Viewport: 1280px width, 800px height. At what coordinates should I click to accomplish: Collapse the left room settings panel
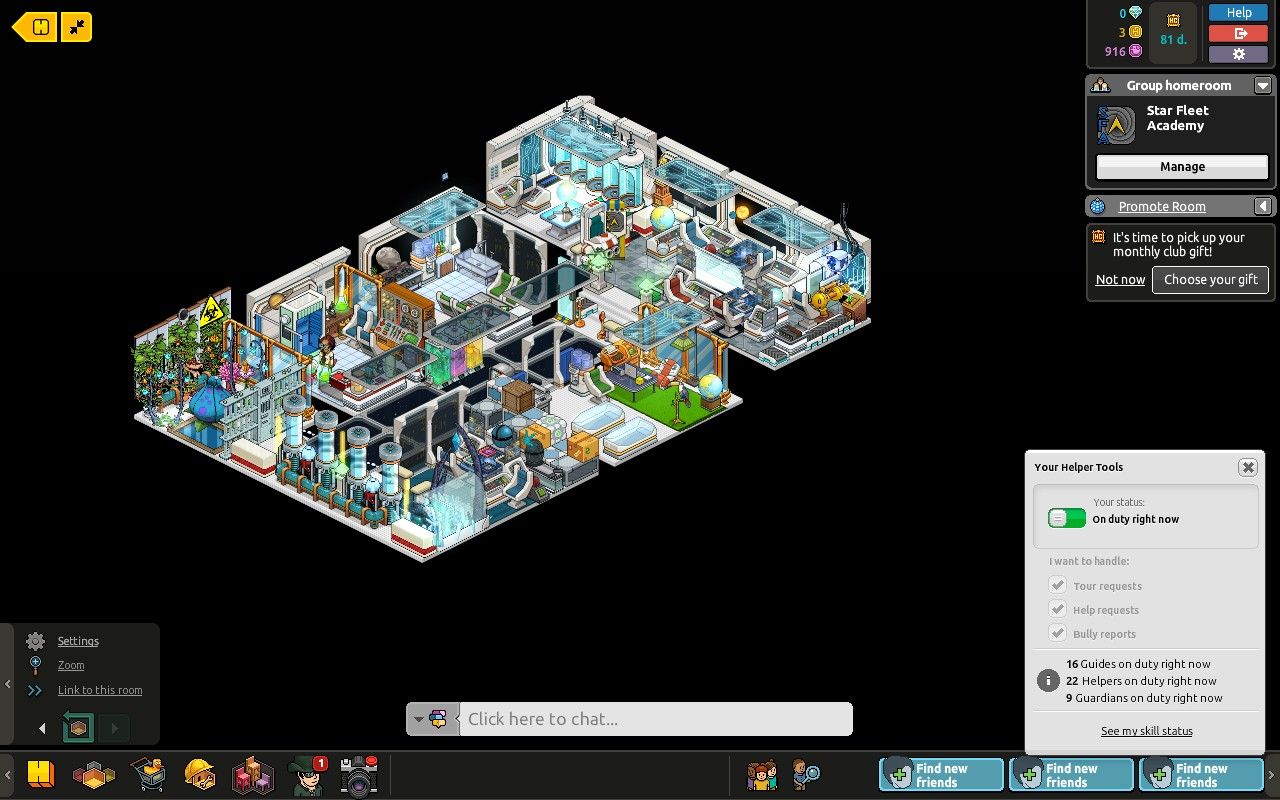8,685
